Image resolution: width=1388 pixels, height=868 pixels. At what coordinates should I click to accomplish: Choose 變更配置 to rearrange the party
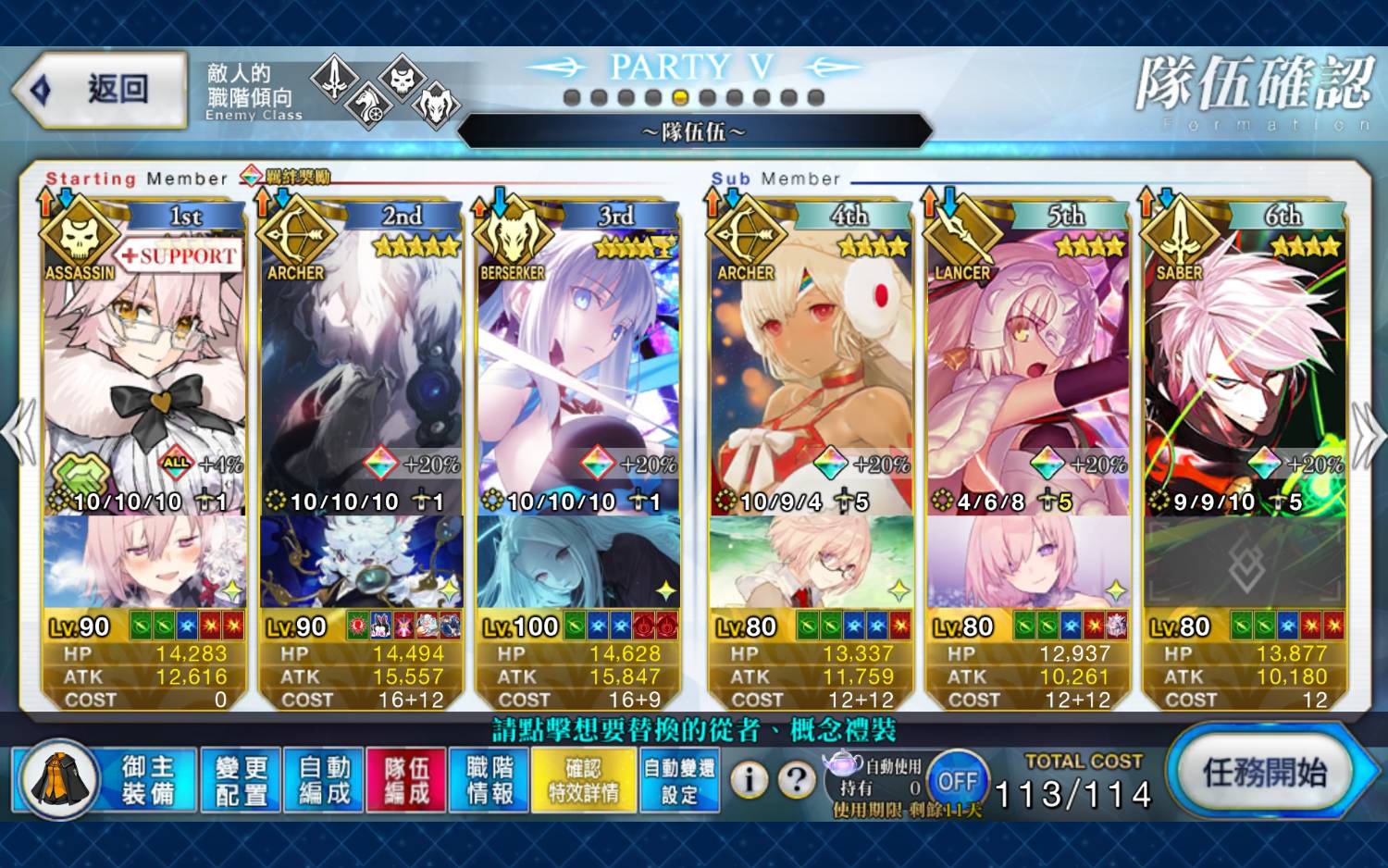[241, 780]
